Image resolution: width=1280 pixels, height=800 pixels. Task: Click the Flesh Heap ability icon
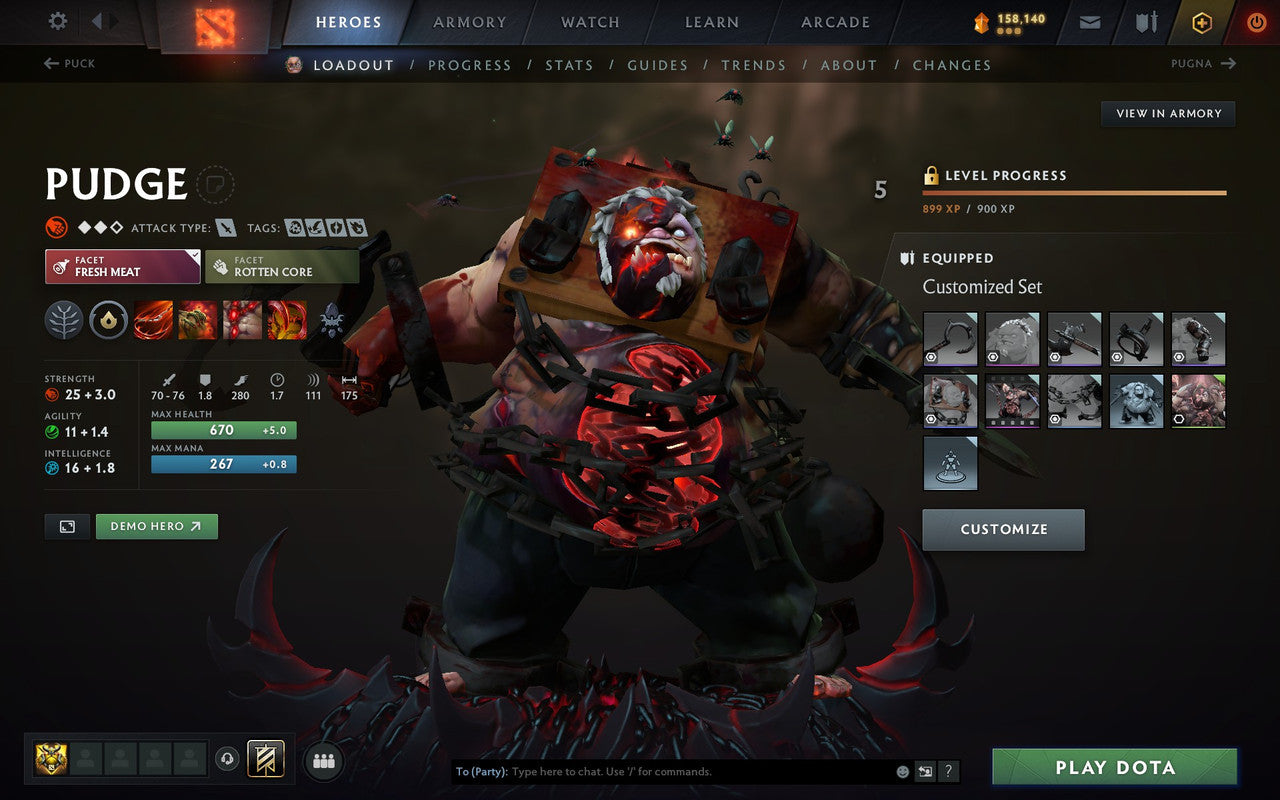(x=243, y=320)
